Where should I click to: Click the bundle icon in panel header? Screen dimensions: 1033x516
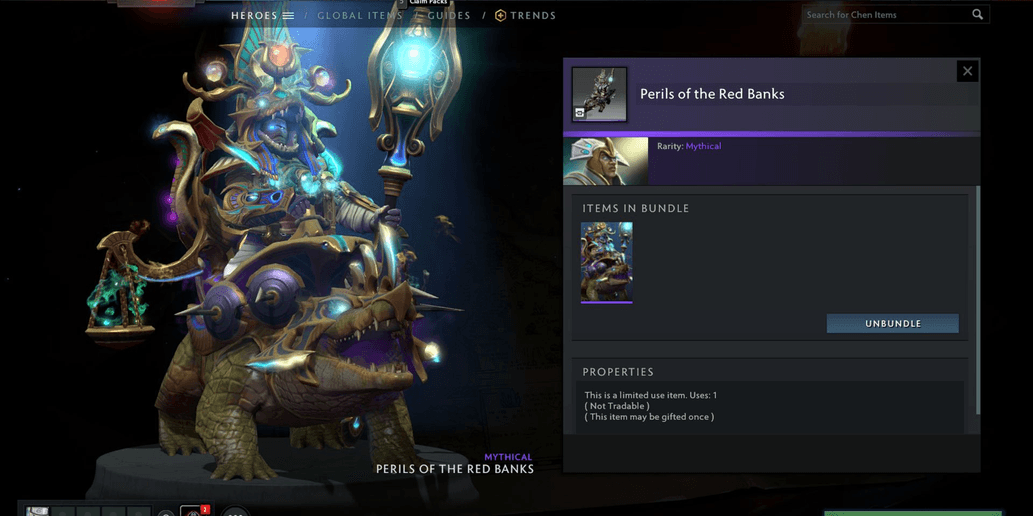pos(599,94)
